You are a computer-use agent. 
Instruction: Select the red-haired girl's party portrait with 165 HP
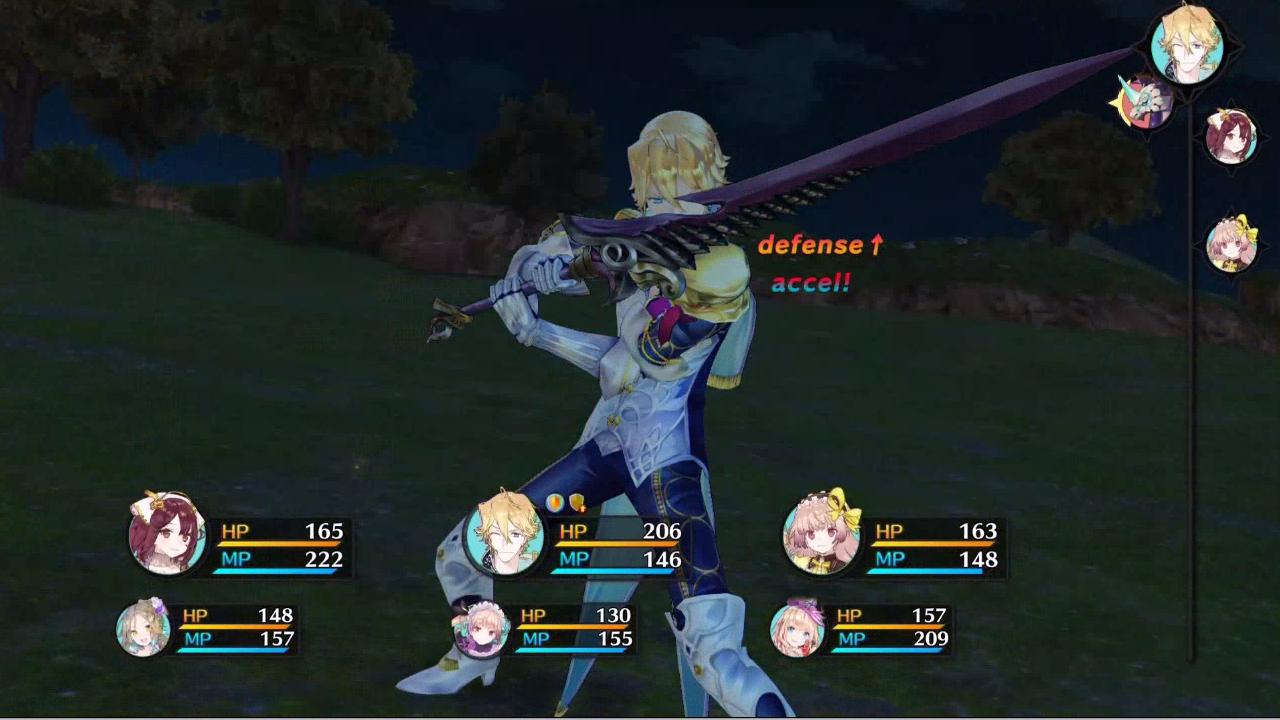tap(167, 534)
